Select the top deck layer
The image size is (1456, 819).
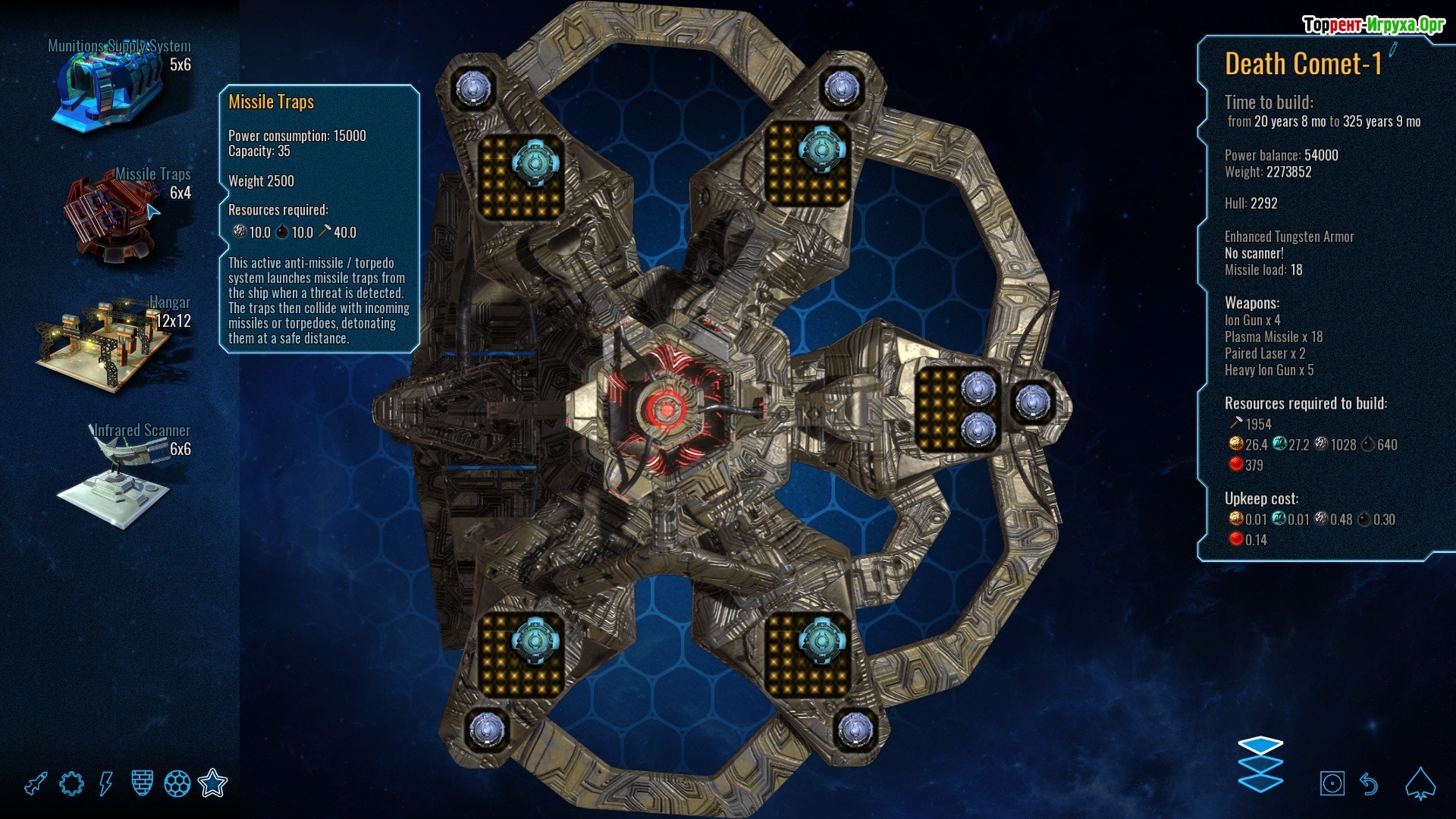(x=1260, y=745)
